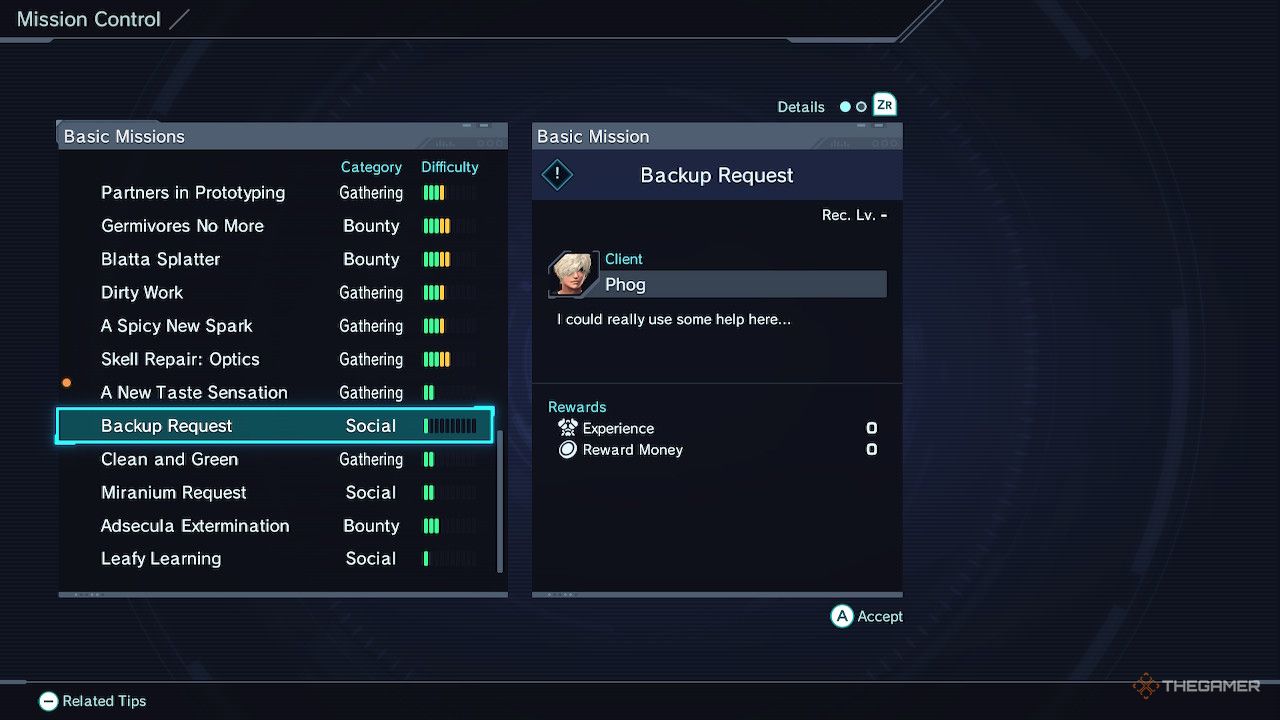View client Phog's portrait
Viewport: 1280px width, 720px height.
573,275
